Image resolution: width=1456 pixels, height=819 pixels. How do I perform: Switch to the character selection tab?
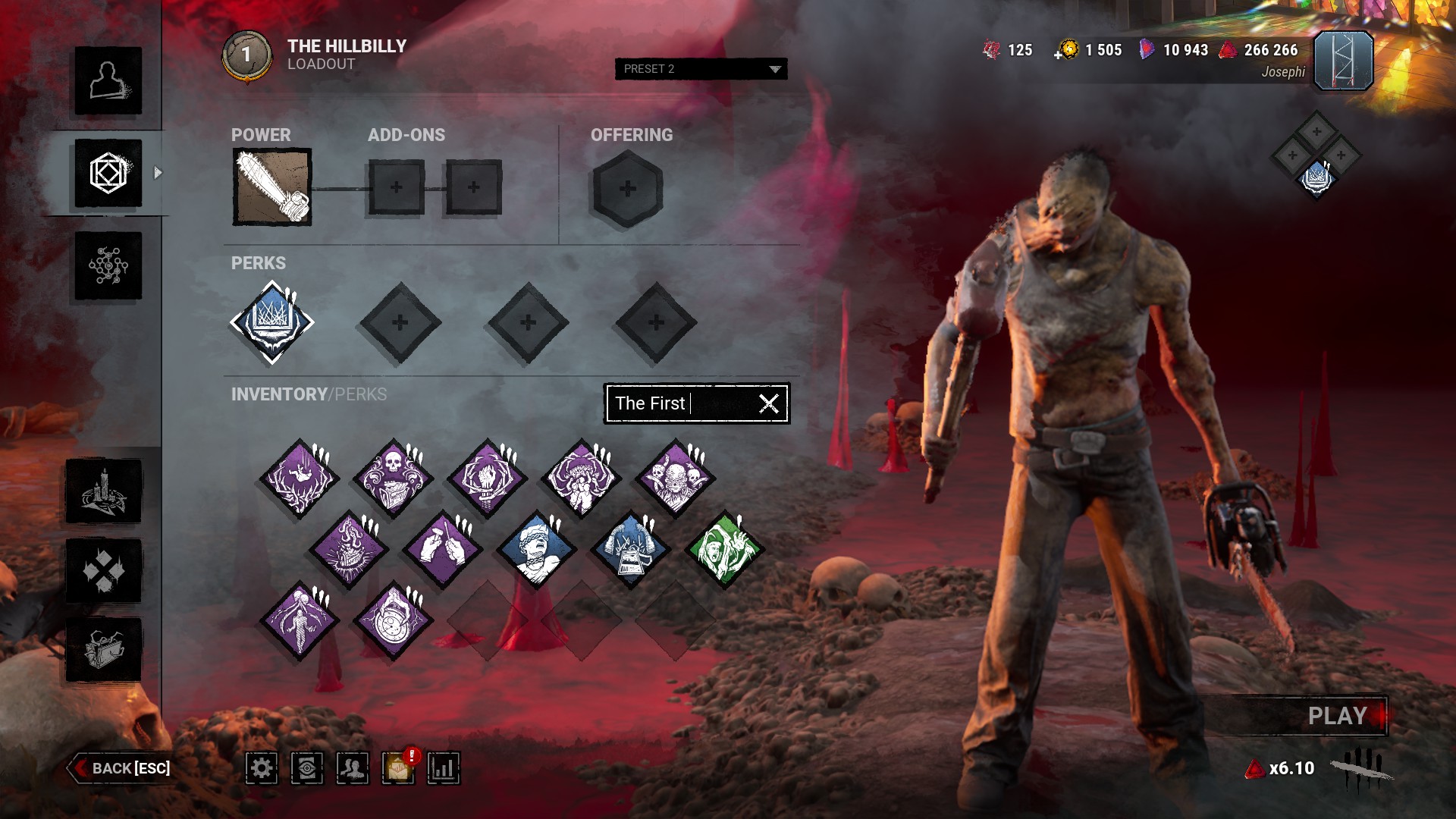click(x=108, y=81)
